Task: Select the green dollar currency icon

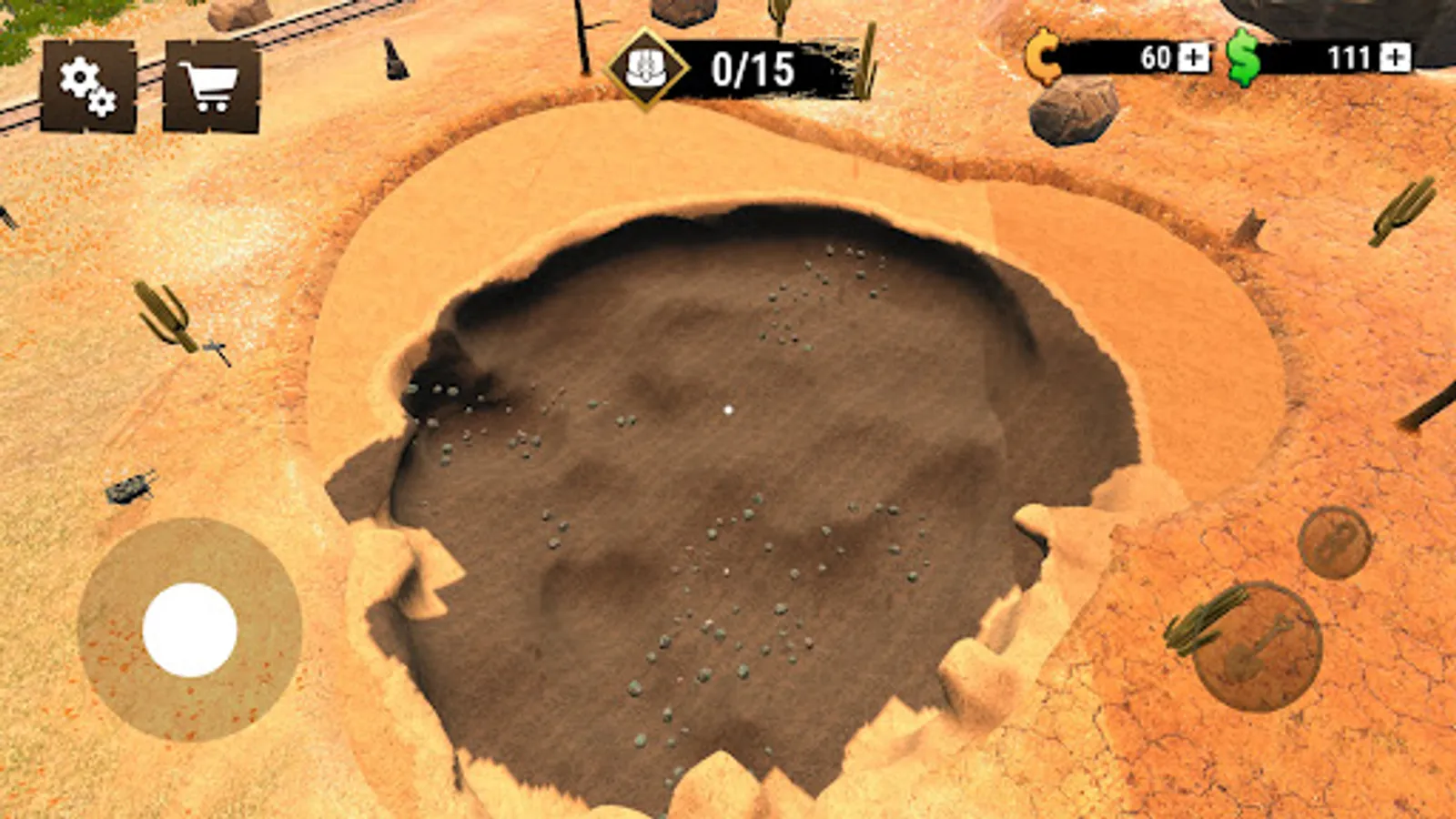Action: tap(1244, 58)
